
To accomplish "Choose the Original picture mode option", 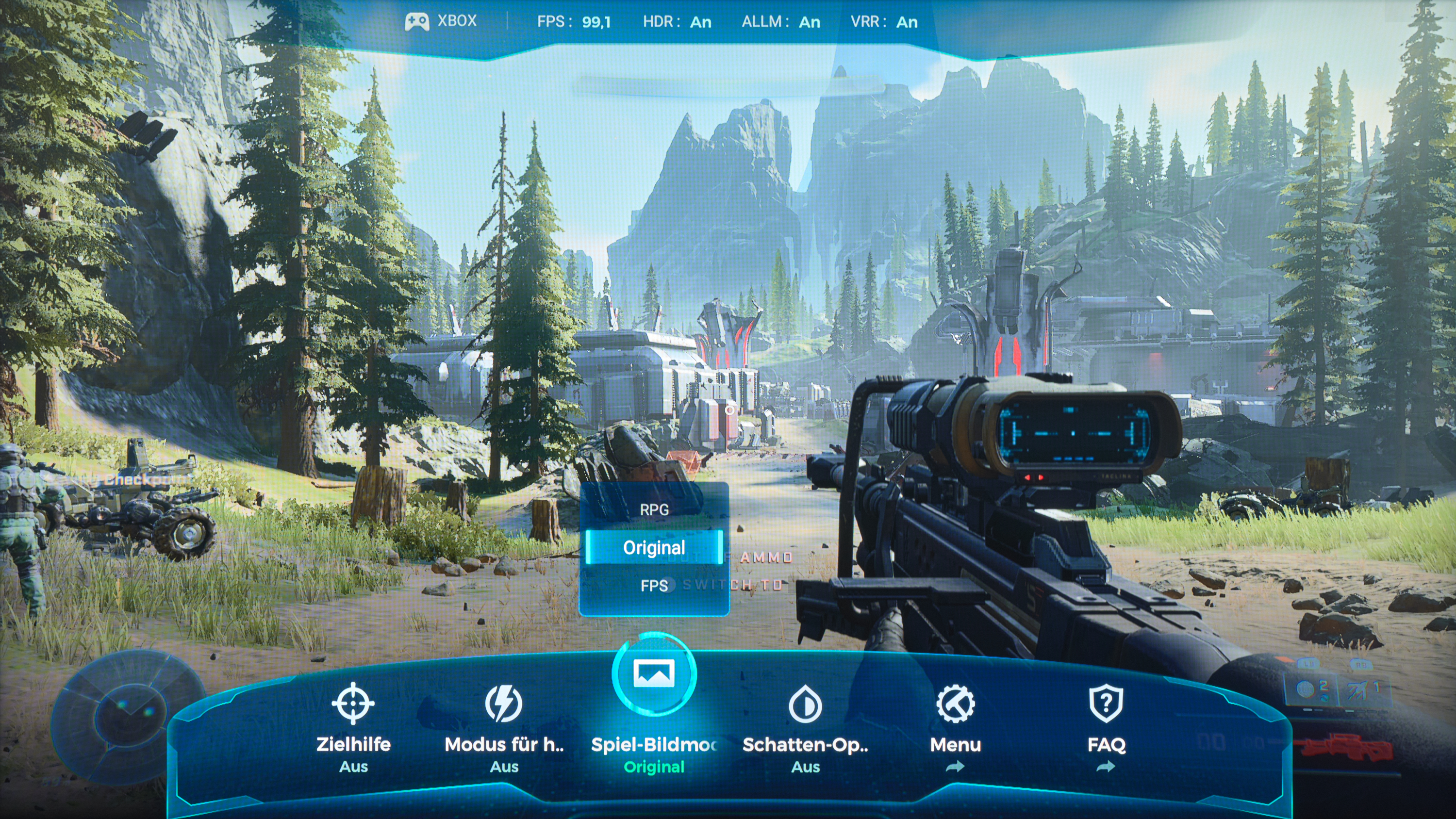I will [654, 547].
